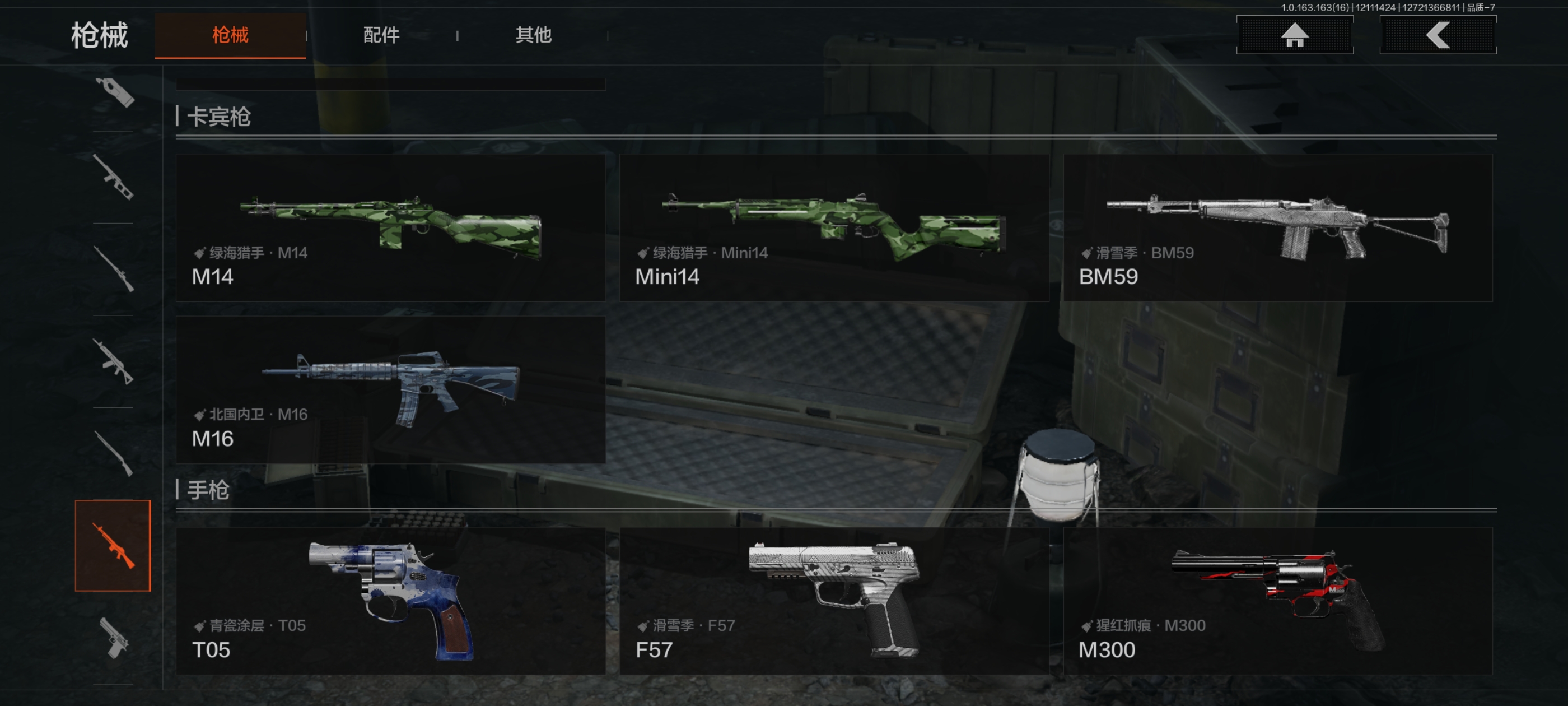The height and width of the screenshot is (706, 1568).
Task: Go to the home screen
Action: (x=1294, y=35)
